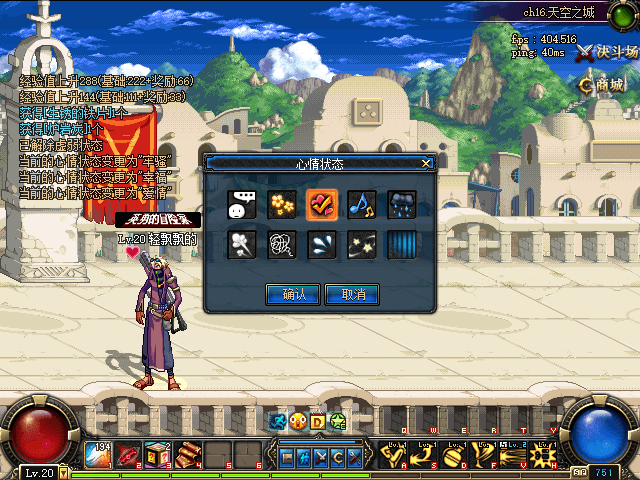The image size is (640, 480).
Task: Choose the water droplets mood icon
Action: [x=321, y=245]
